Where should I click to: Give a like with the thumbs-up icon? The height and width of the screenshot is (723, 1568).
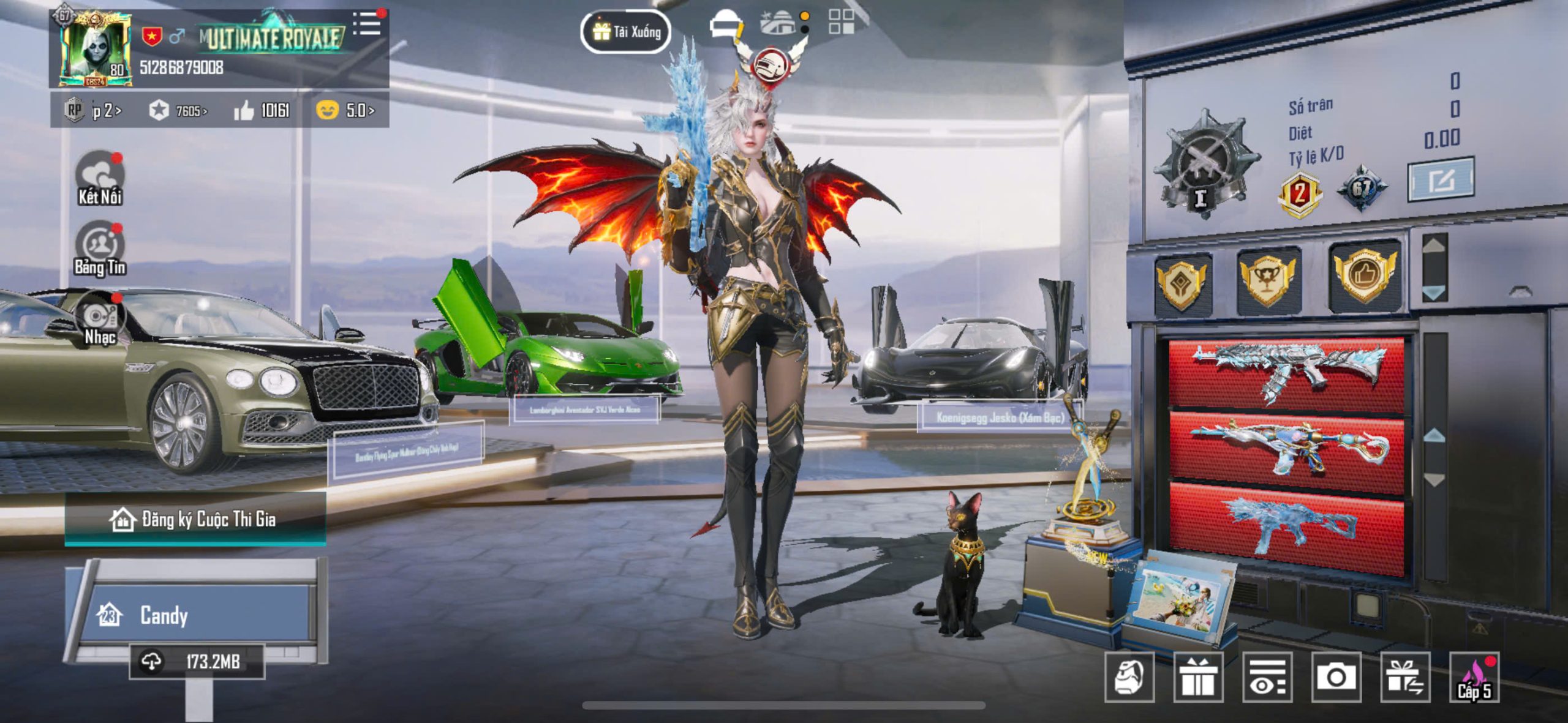coord(244,111)
